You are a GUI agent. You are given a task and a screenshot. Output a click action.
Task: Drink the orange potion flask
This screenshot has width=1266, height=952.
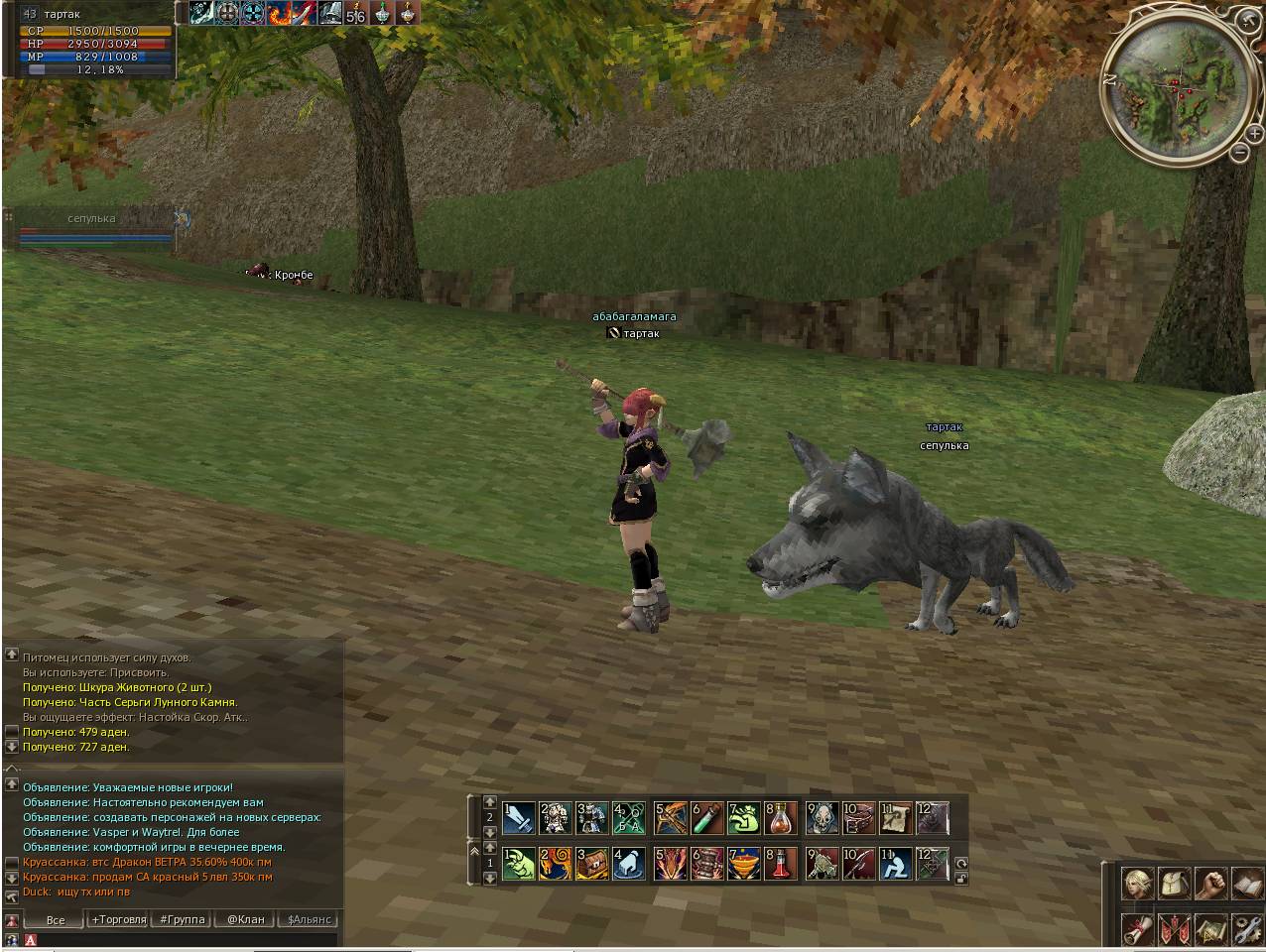782,818
